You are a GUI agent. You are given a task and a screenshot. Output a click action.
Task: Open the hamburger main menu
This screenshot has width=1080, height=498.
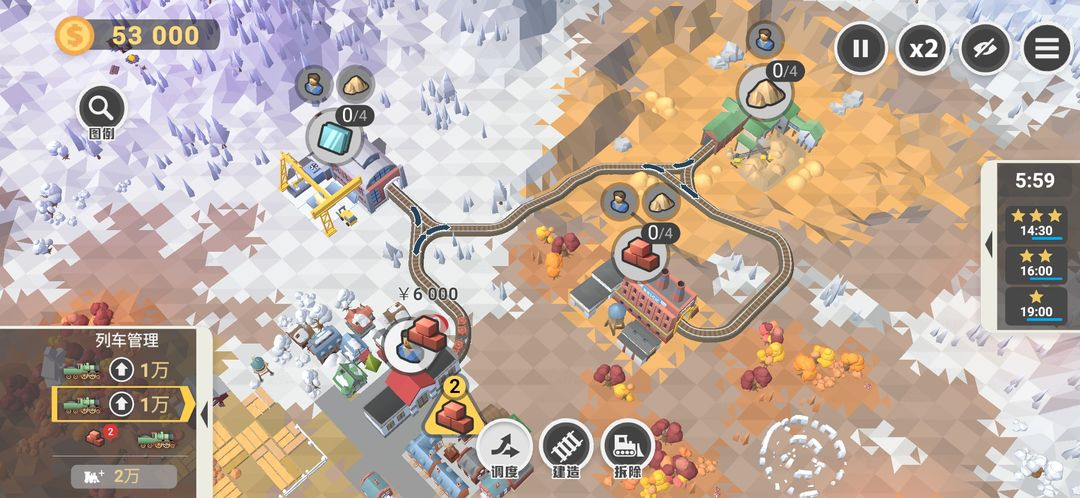[x=1046, y=48]
